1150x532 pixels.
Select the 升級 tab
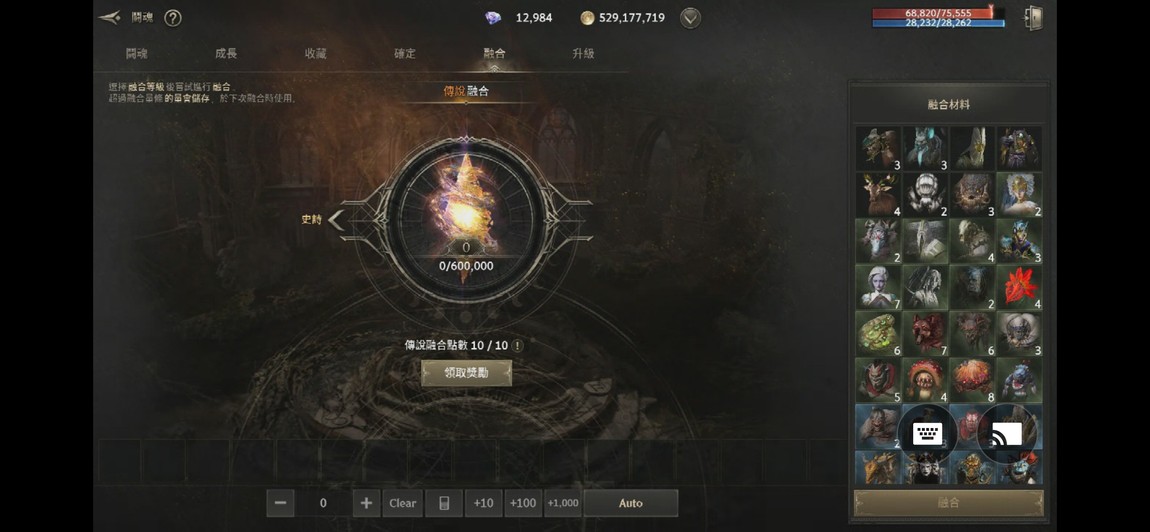[x=583, y=53]
